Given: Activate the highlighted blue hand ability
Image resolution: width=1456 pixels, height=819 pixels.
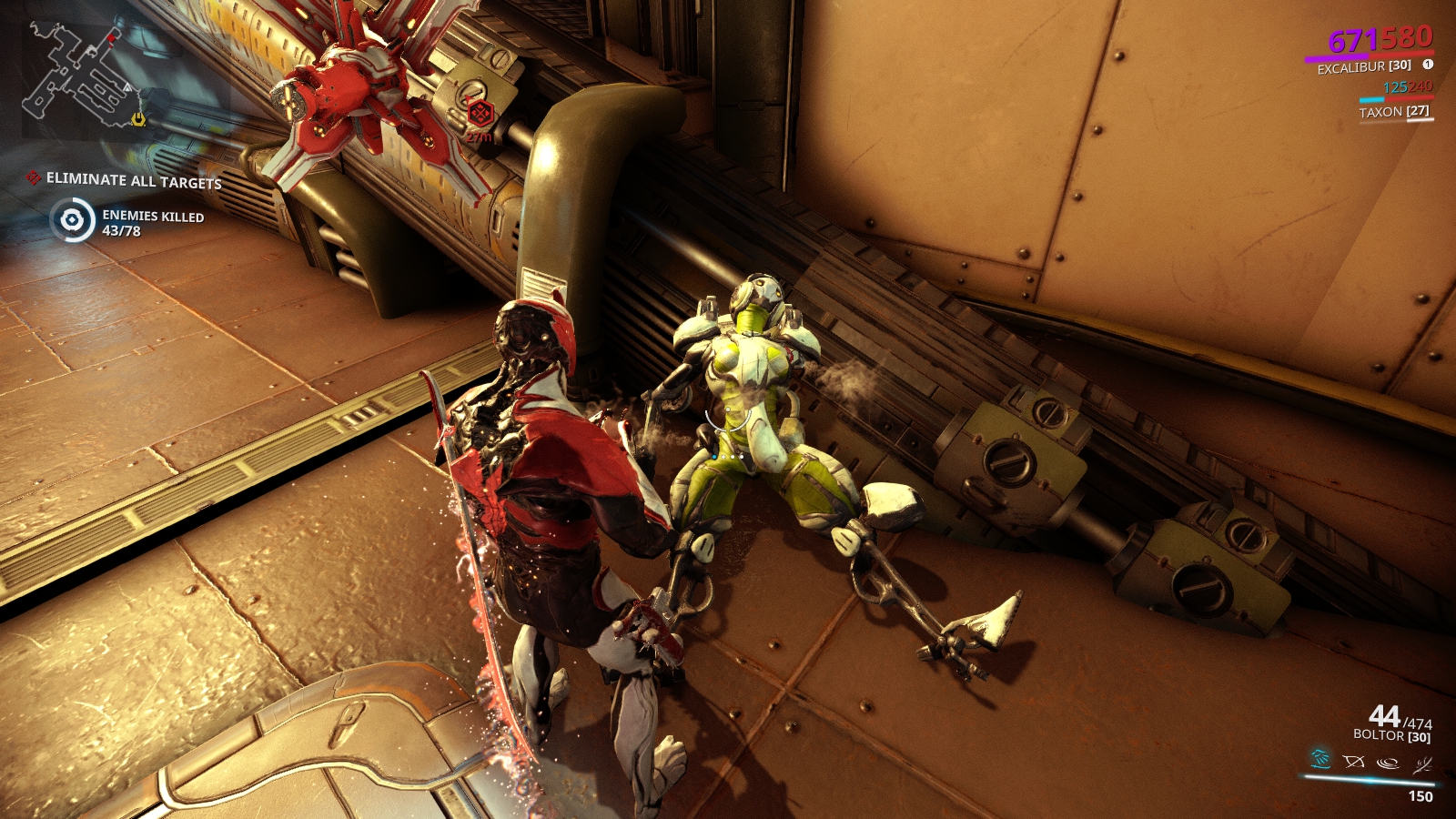Looking at the screenshot, I should click(x=1320, y=759).
